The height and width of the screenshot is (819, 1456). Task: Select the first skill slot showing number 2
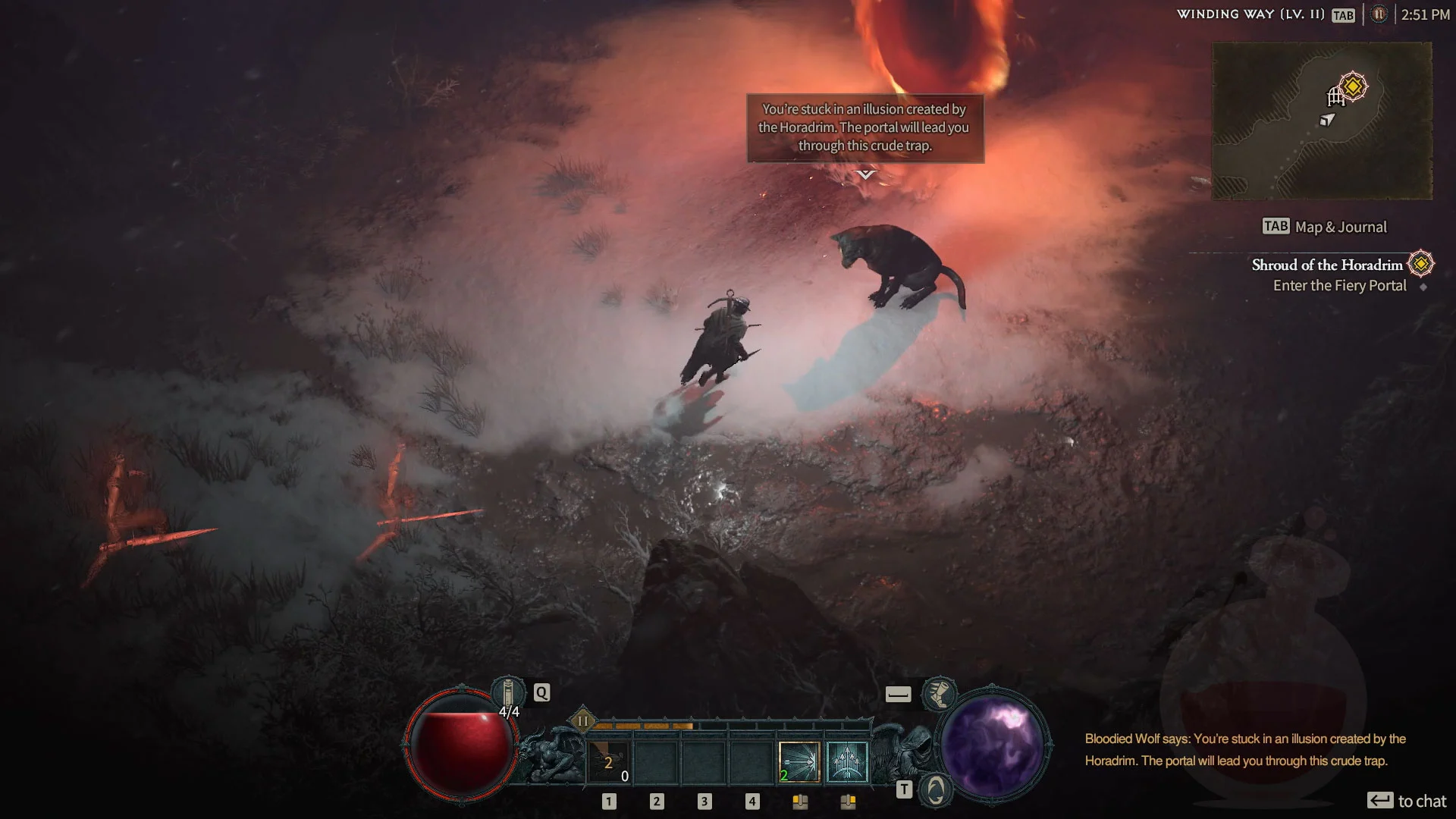point(608,762)
